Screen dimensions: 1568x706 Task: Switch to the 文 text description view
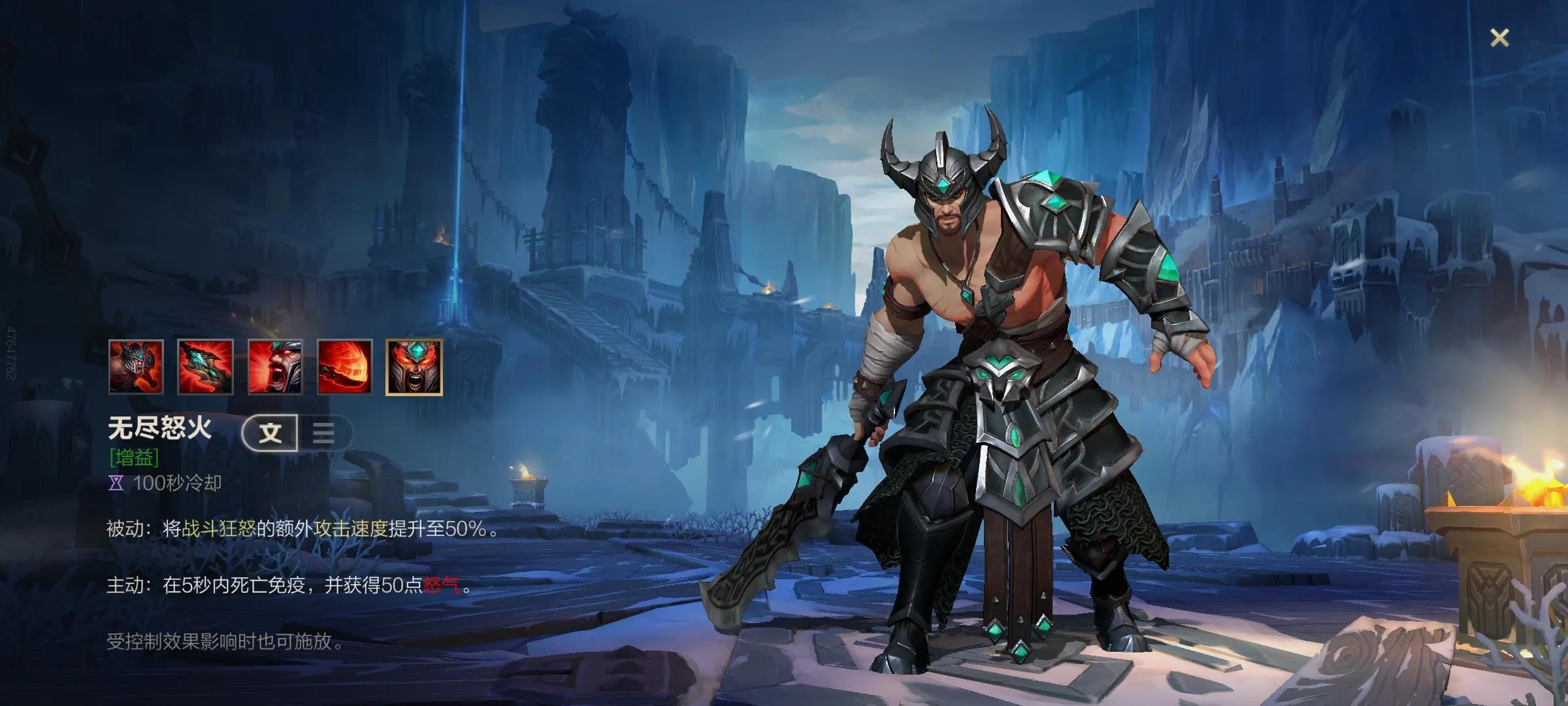(x=270, y=433)
